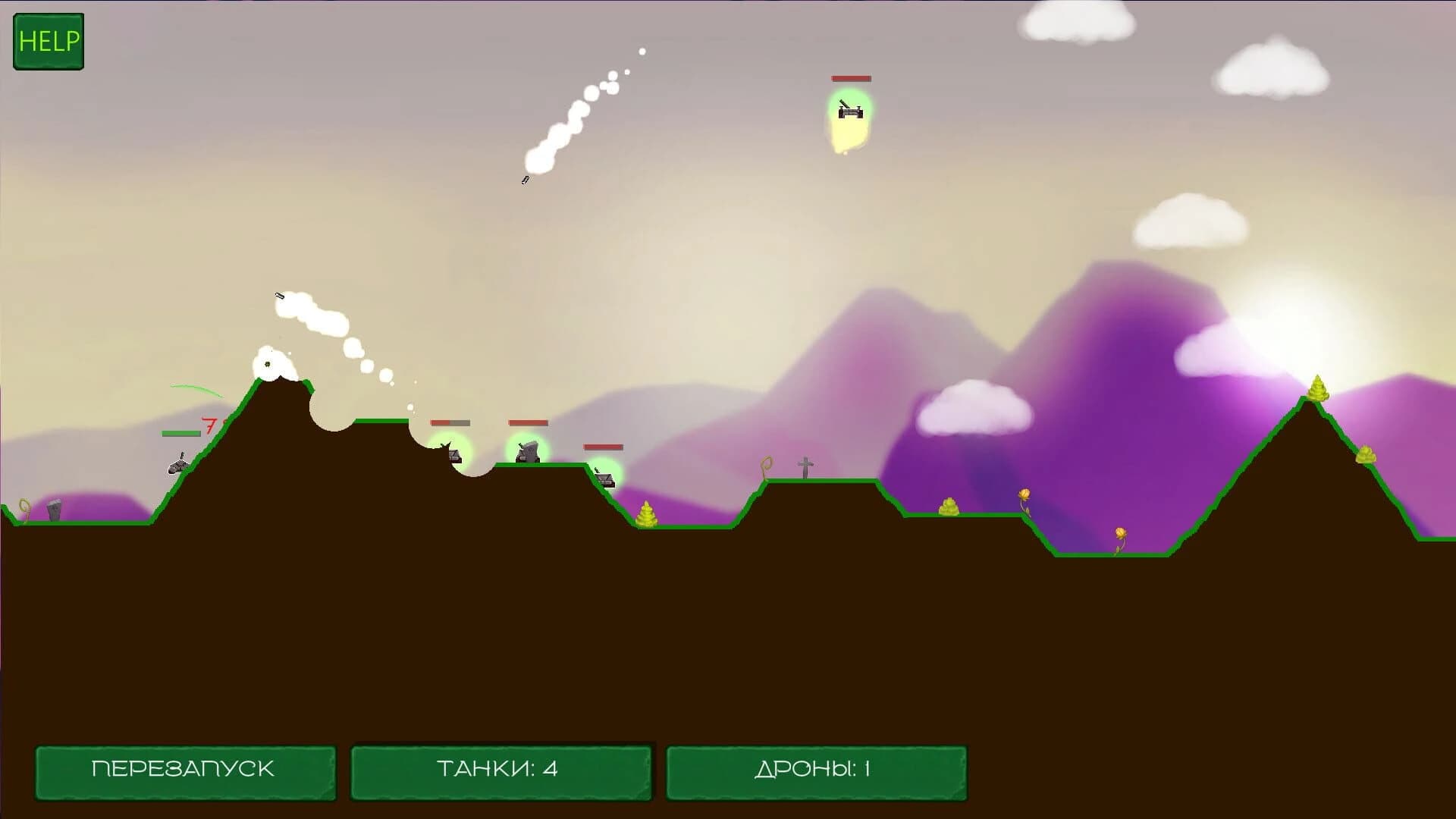
Task: Click the damaged tank's half-red health bar
Action: [450, 423]
